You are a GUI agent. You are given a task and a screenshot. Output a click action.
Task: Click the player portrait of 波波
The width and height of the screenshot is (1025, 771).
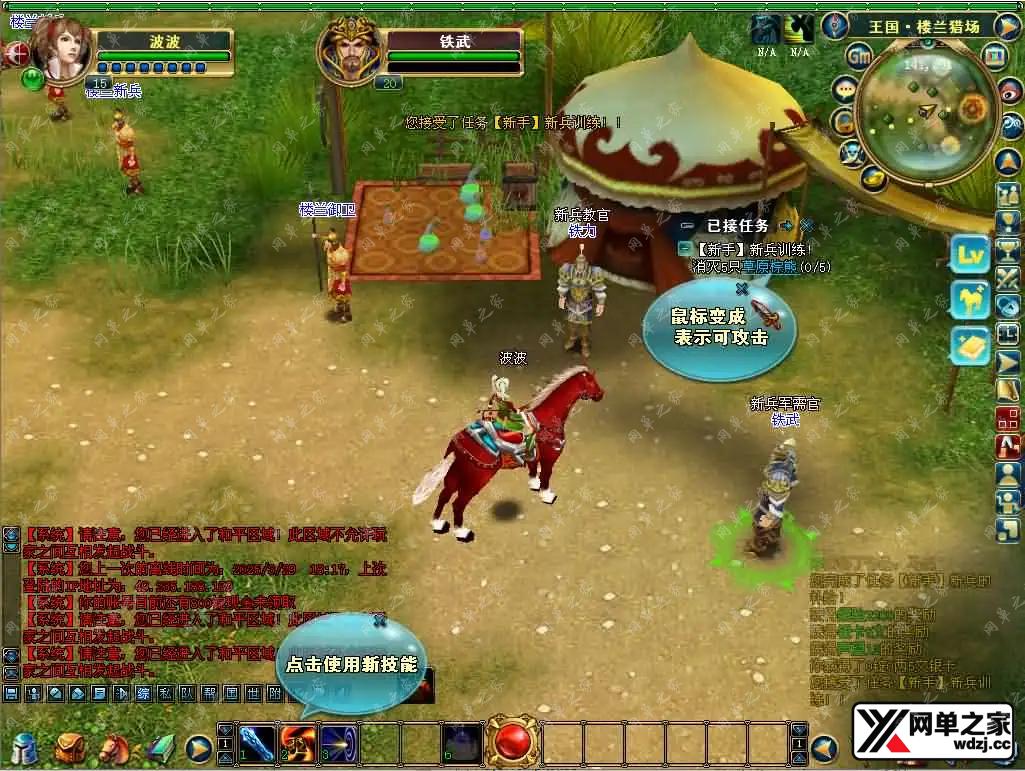60,45
